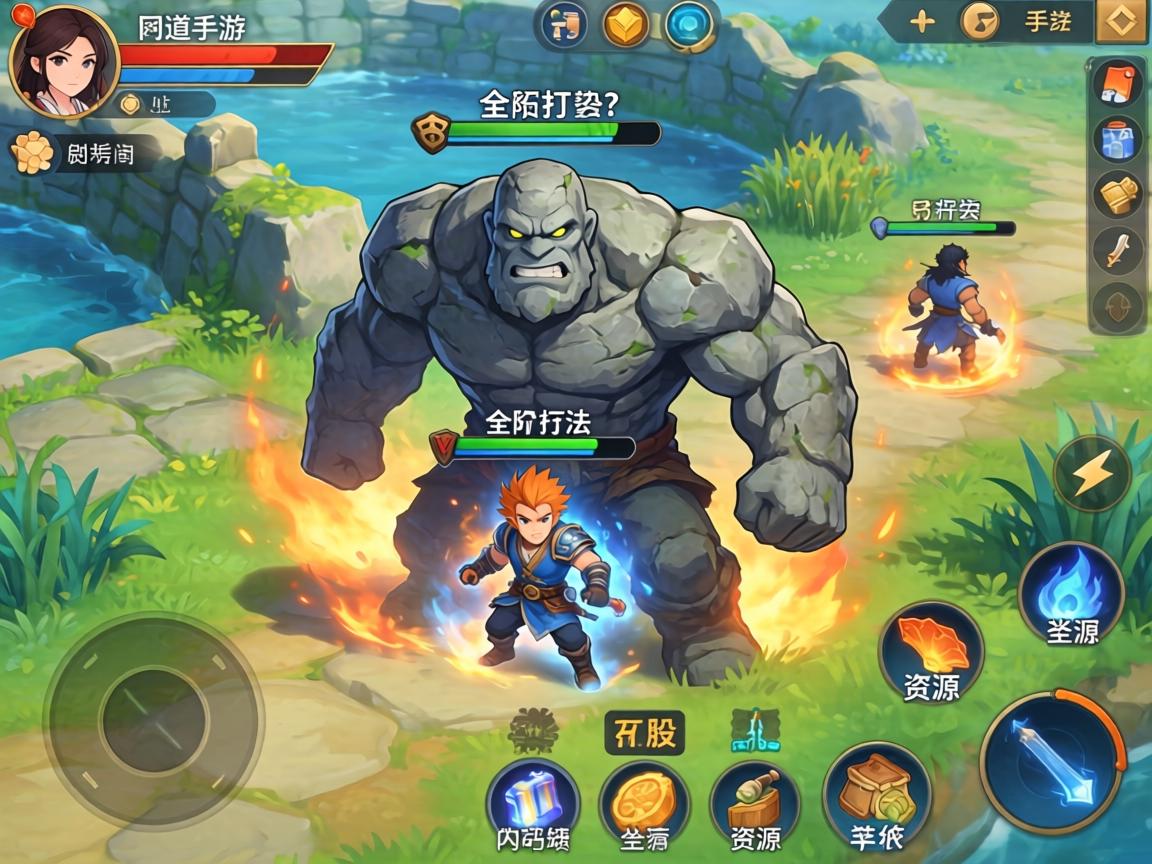Screen dimensions: 1152x864
Task: Use the orange leaf 资源 skill
Action: (x=931, y=652)
